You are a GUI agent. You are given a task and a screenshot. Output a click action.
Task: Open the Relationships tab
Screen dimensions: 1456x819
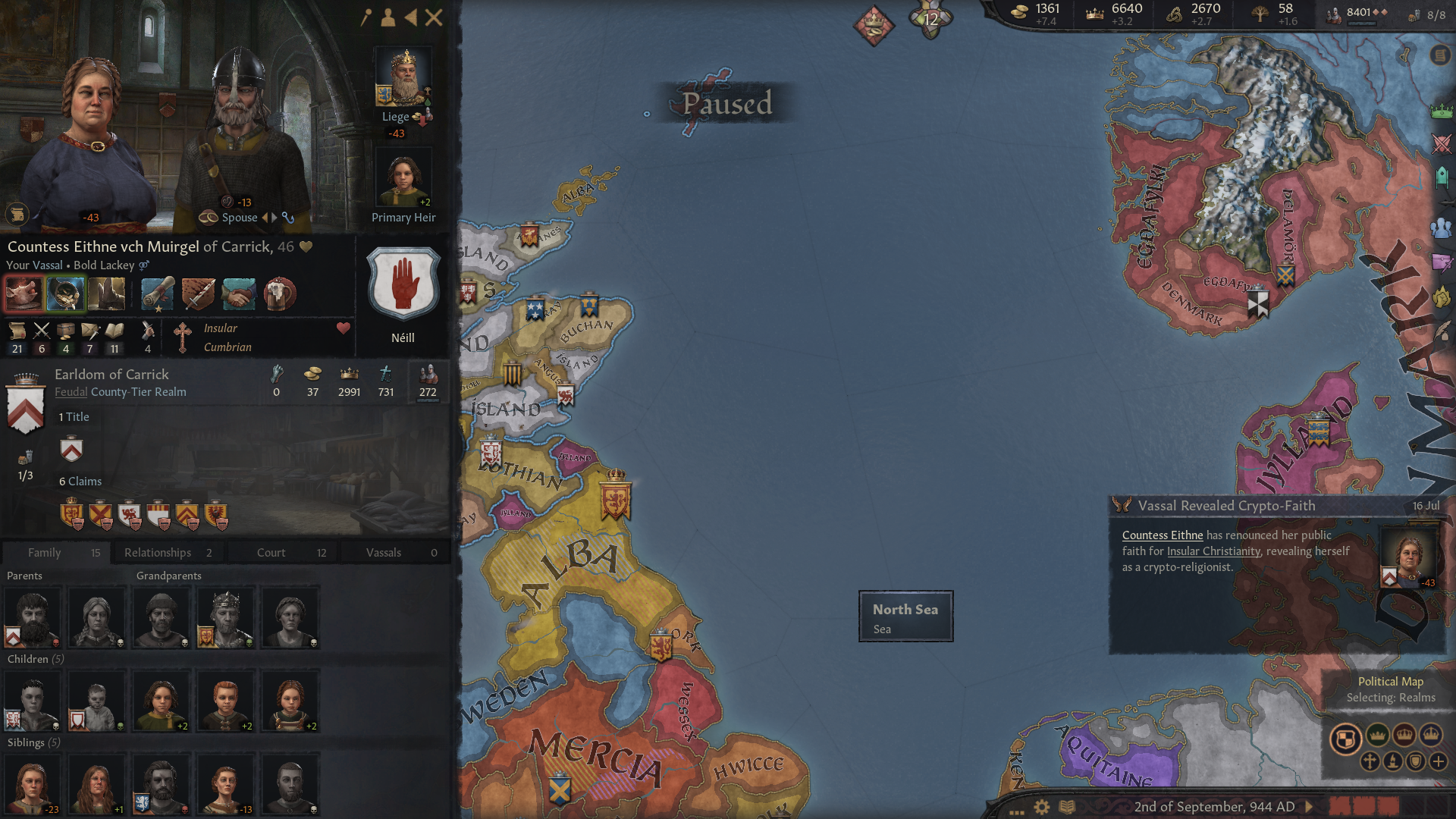[158, 552]
